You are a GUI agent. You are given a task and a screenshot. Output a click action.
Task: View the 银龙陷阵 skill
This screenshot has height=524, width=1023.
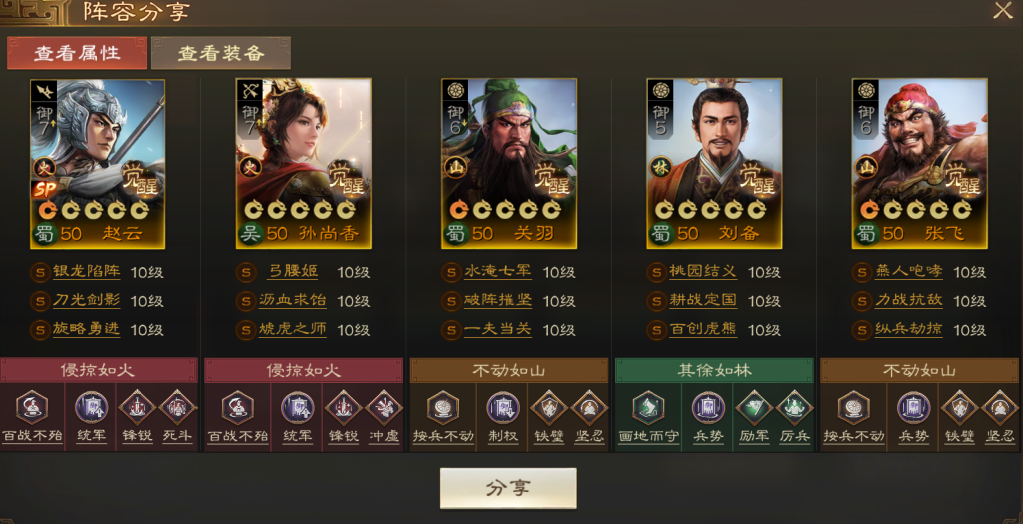[x=93, y=272]
